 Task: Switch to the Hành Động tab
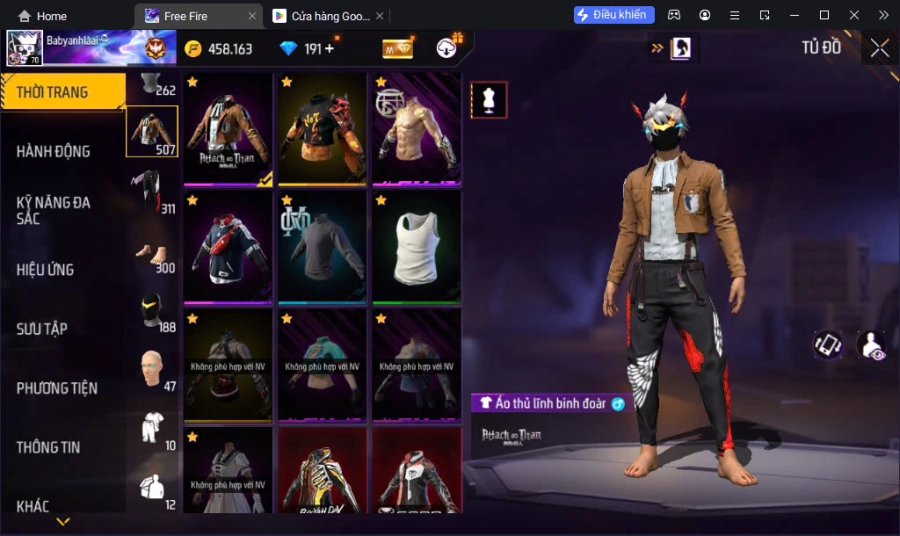pyautogui.click(x=54, y=151)
